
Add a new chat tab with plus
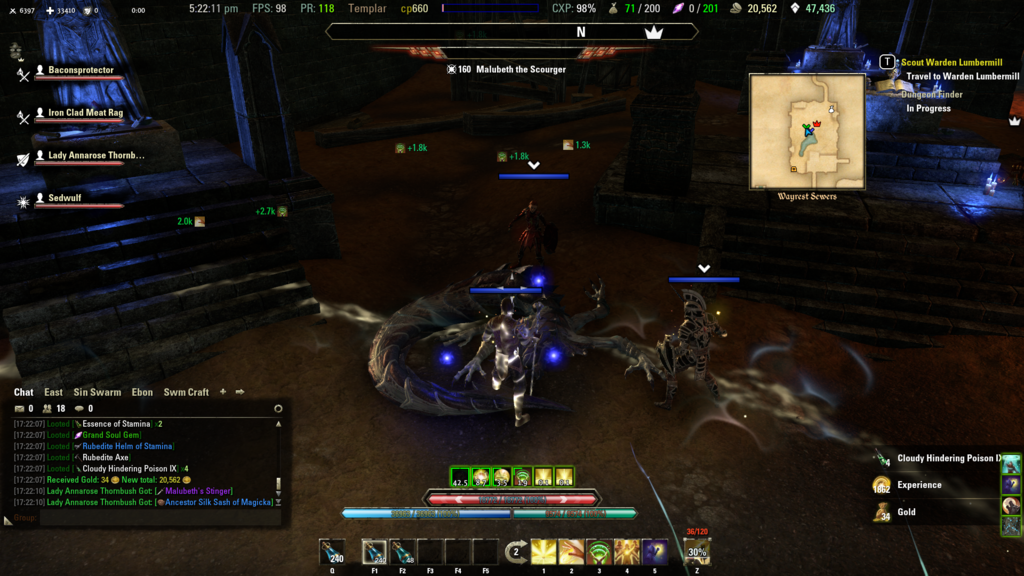click(223, 392)
